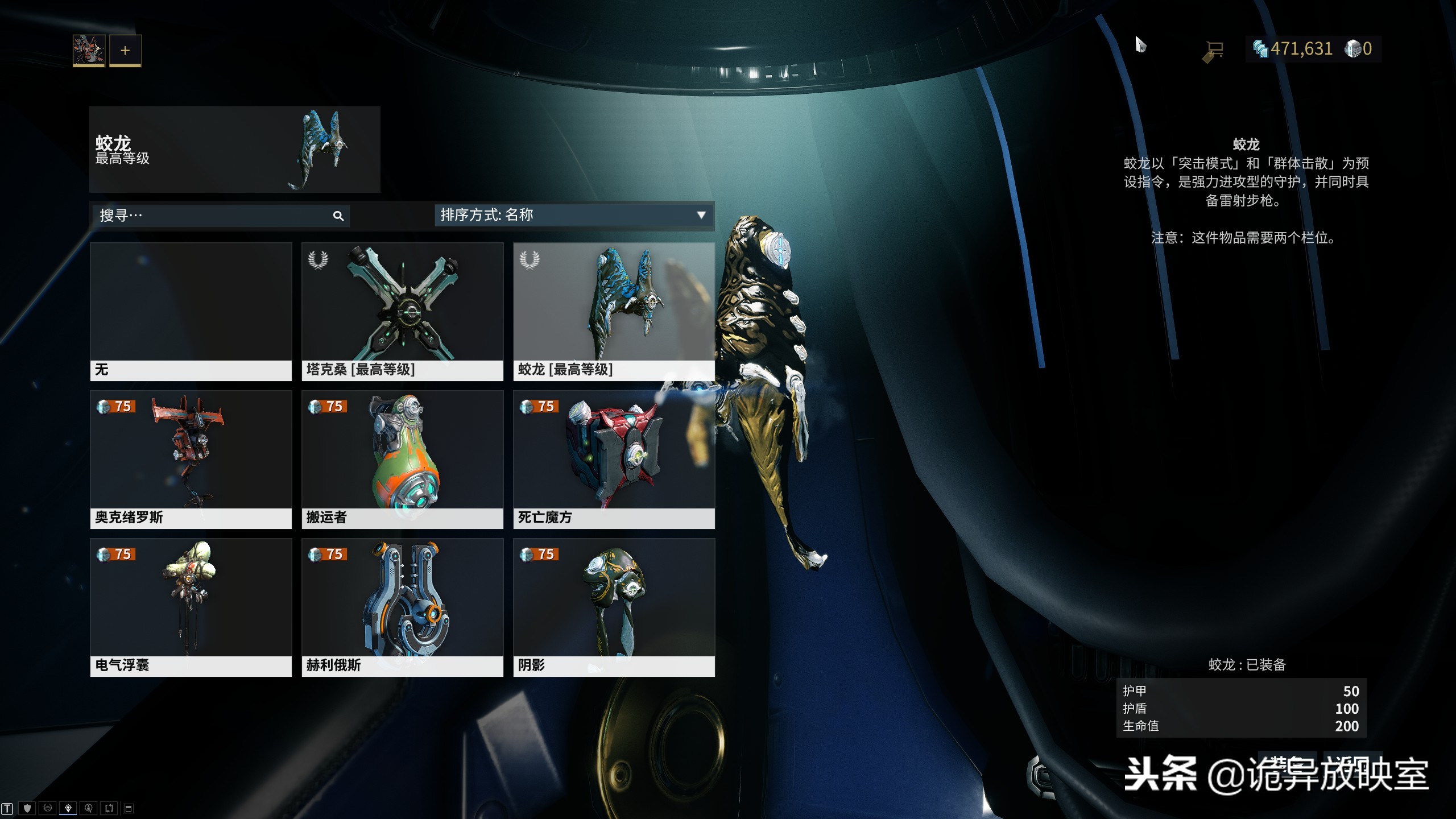Click the equipped 蛟龙 header panel
1456x819 pixels.
click(234, 149)
